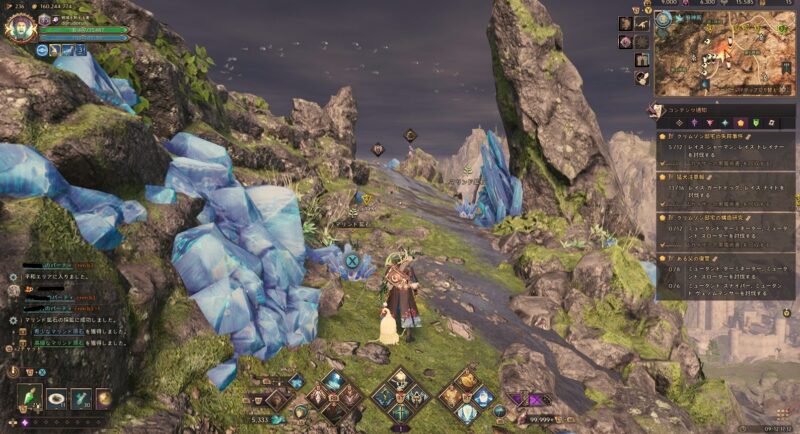Click the round blue buff icon under the health bar
This screenshot has width=800, height=434.
click(44, 49)
